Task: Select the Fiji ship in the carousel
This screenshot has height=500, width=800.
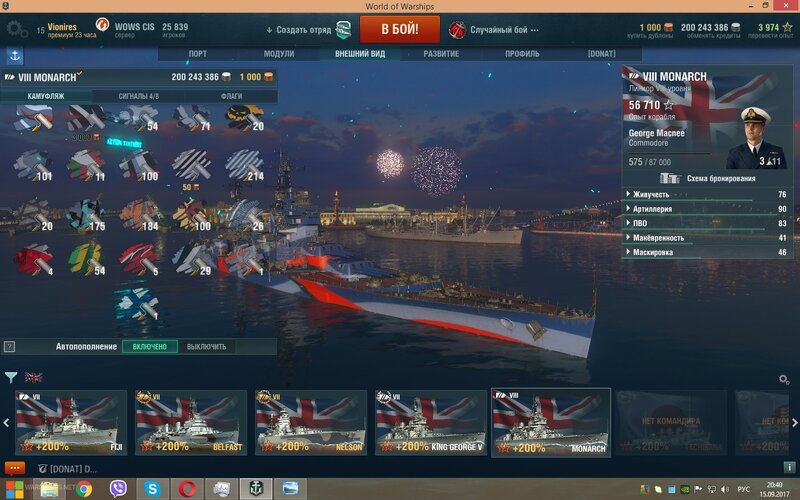Action: pyautogui.click(x=71, y=423)
